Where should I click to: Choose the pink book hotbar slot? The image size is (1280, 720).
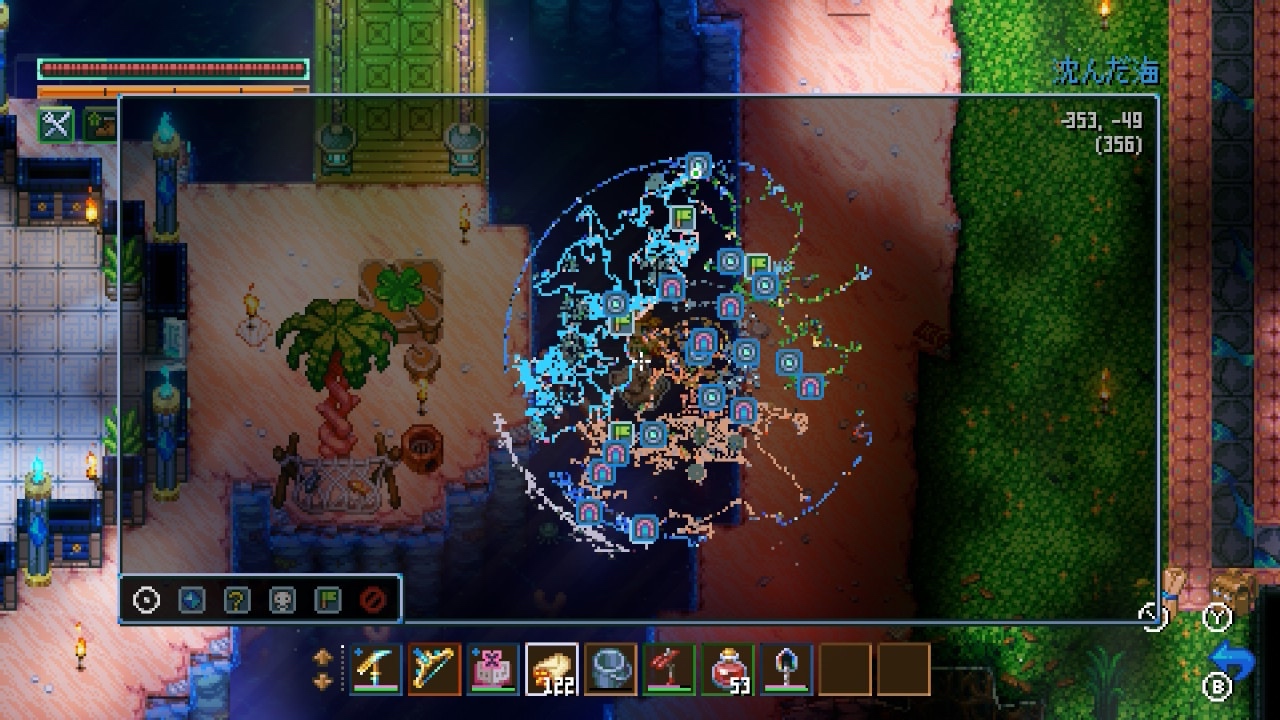pos(493,668)
